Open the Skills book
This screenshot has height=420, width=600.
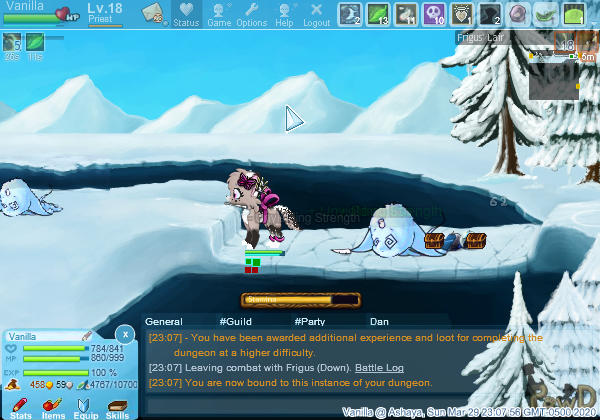coord(118,406)
